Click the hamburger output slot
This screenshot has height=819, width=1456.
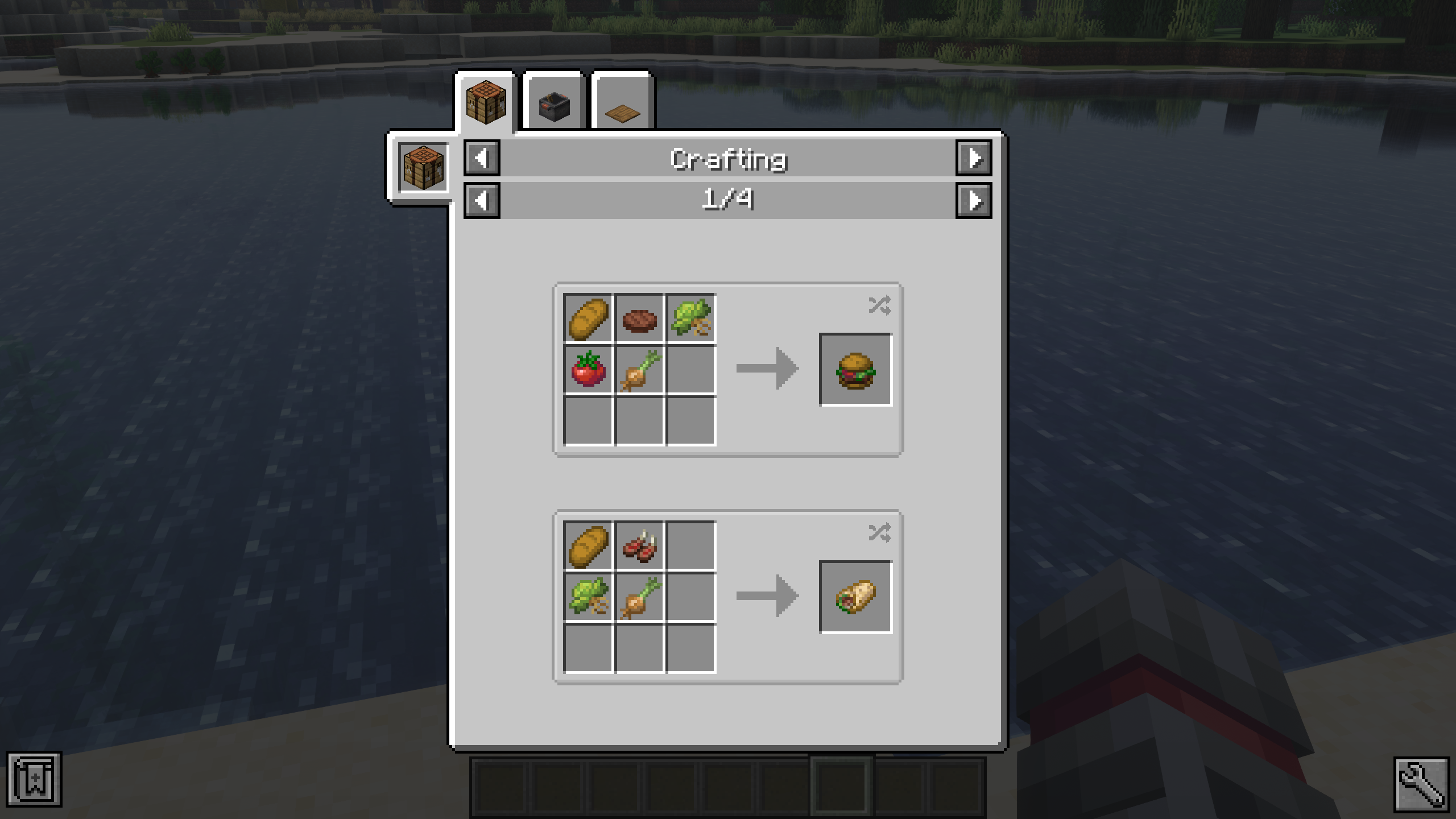pyautogui.click(x=855, y=370)
